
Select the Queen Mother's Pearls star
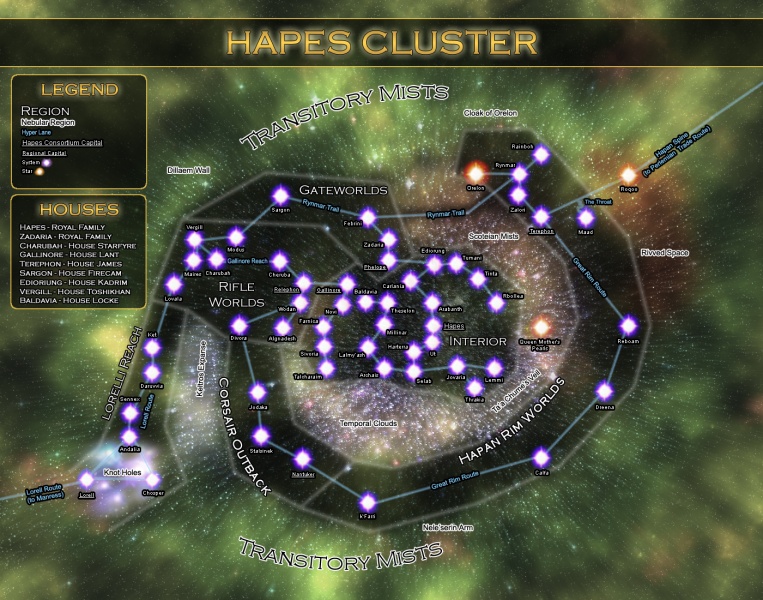542,325
